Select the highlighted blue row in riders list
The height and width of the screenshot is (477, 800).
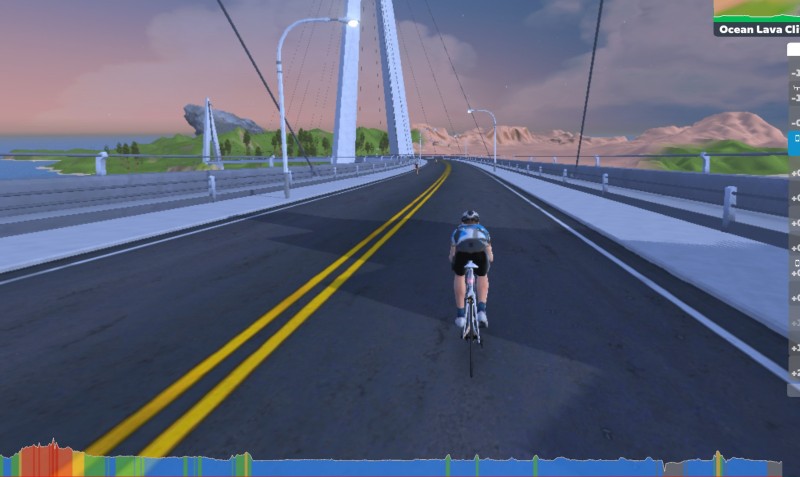(x=794, y=143)
